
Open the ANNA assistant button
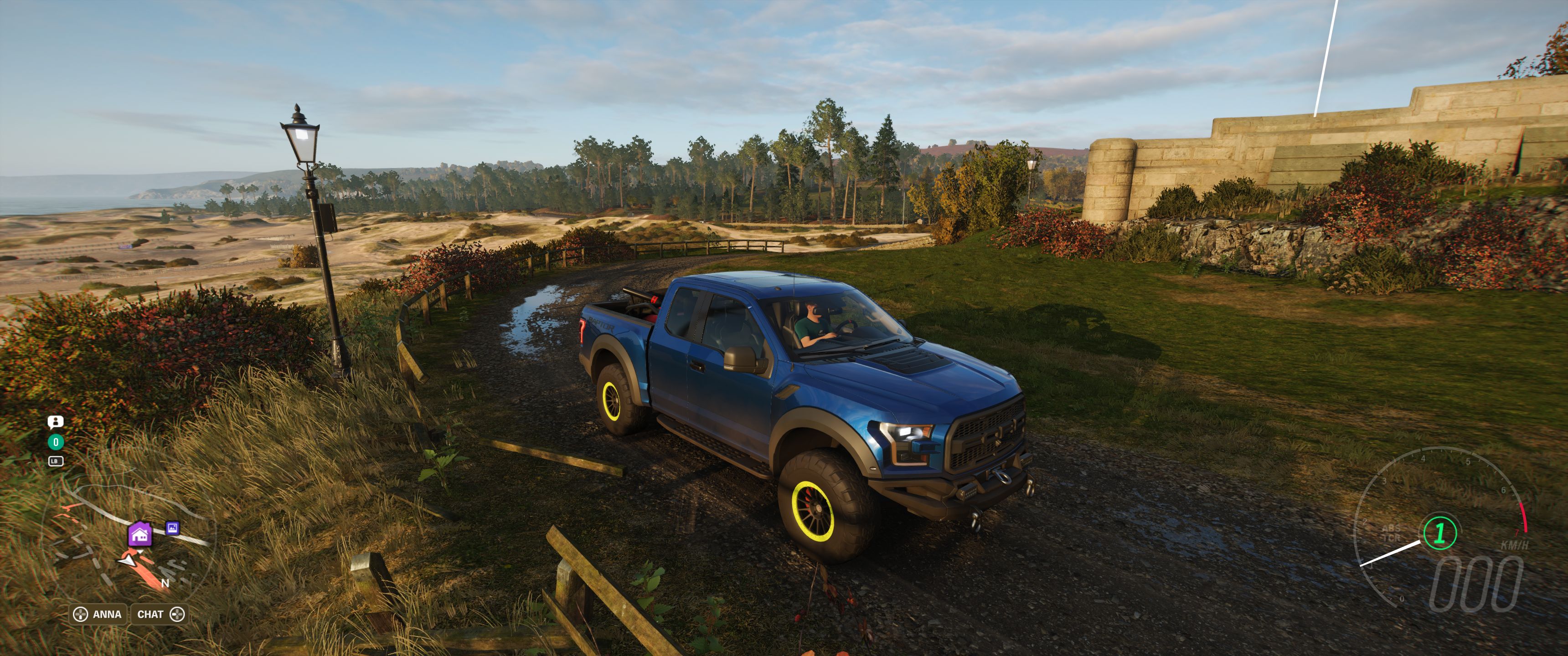[x=98, y=614]
